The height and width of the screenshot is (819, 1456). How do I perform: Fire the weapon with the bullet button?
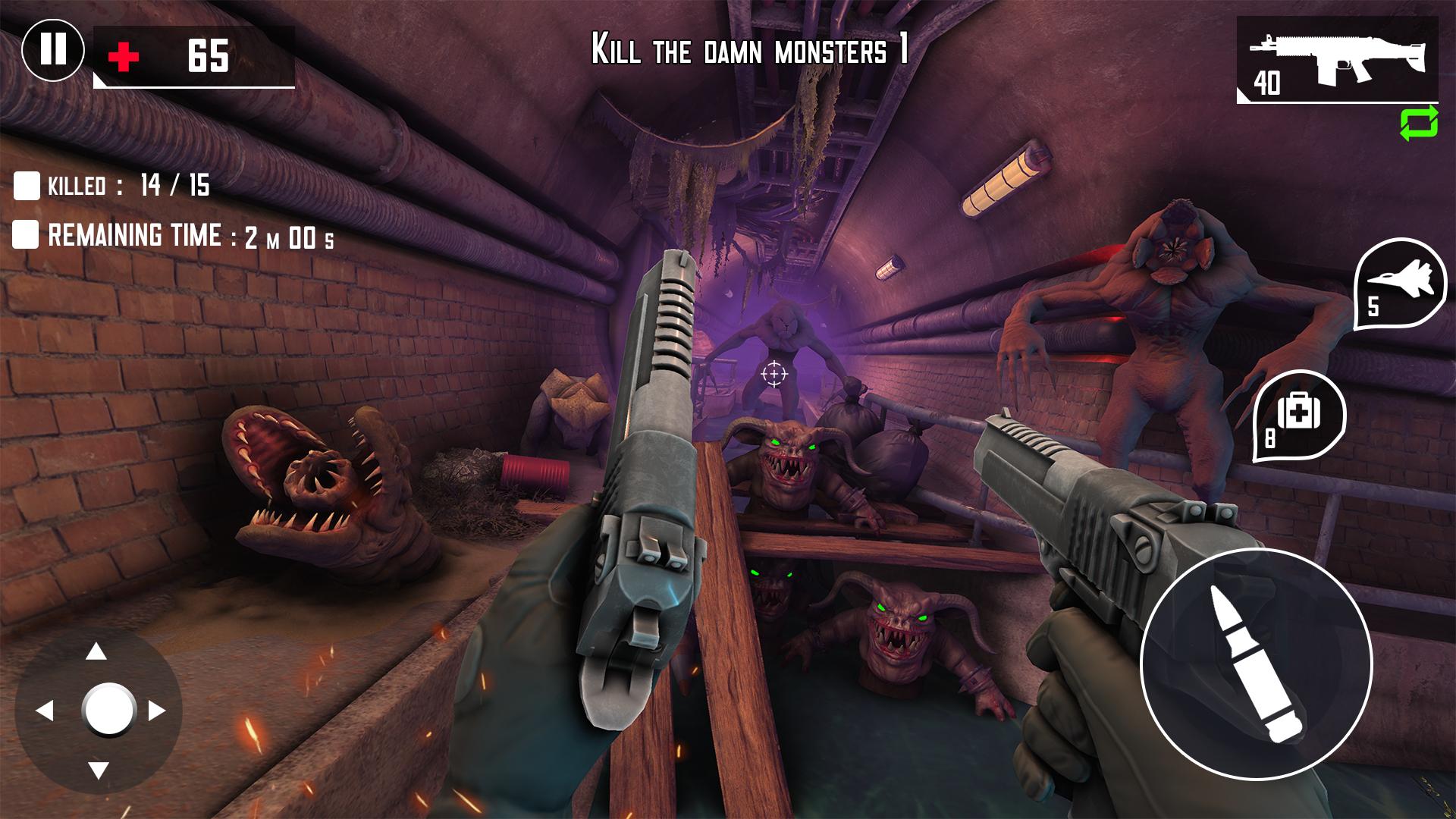tap(1257, 664)
